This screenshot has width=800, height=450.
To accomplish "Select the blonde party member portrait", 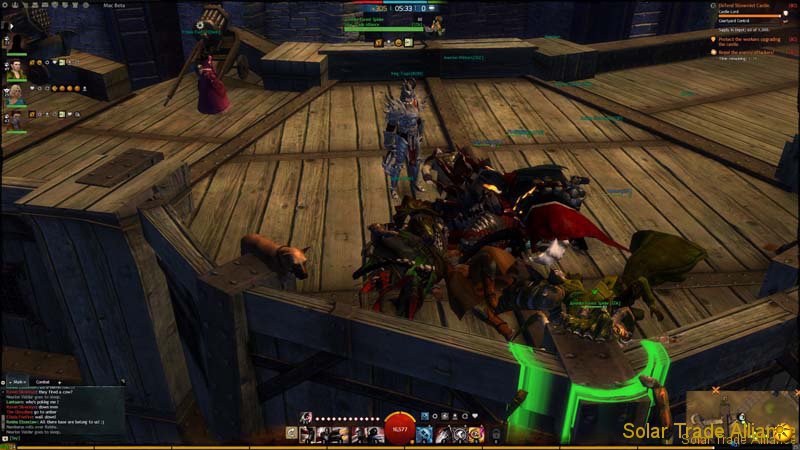I will coord(15,97).
